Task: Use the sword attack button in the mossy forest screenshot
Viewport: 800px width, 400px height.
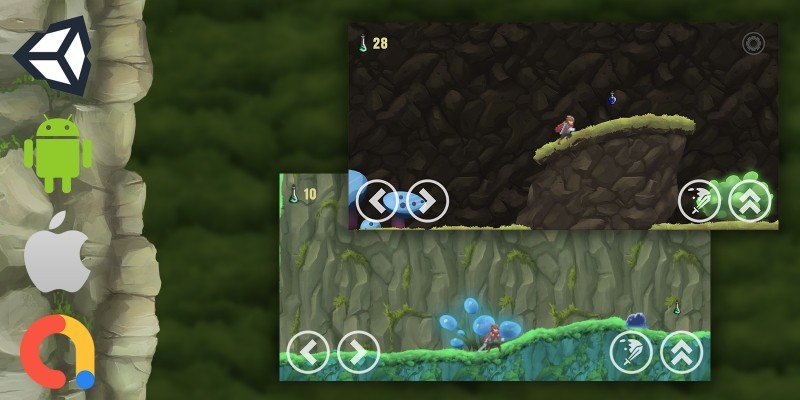Action: (631, 352)
